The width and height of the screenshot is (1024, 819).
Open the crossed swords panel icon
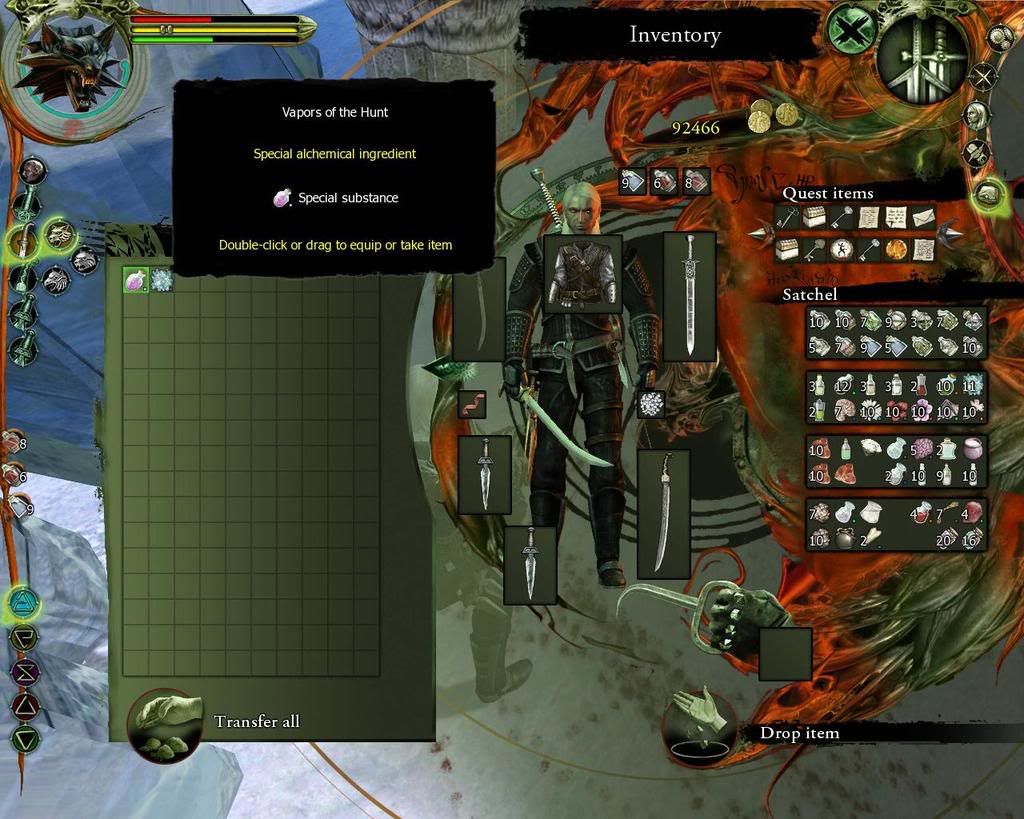tap(984, 76)
